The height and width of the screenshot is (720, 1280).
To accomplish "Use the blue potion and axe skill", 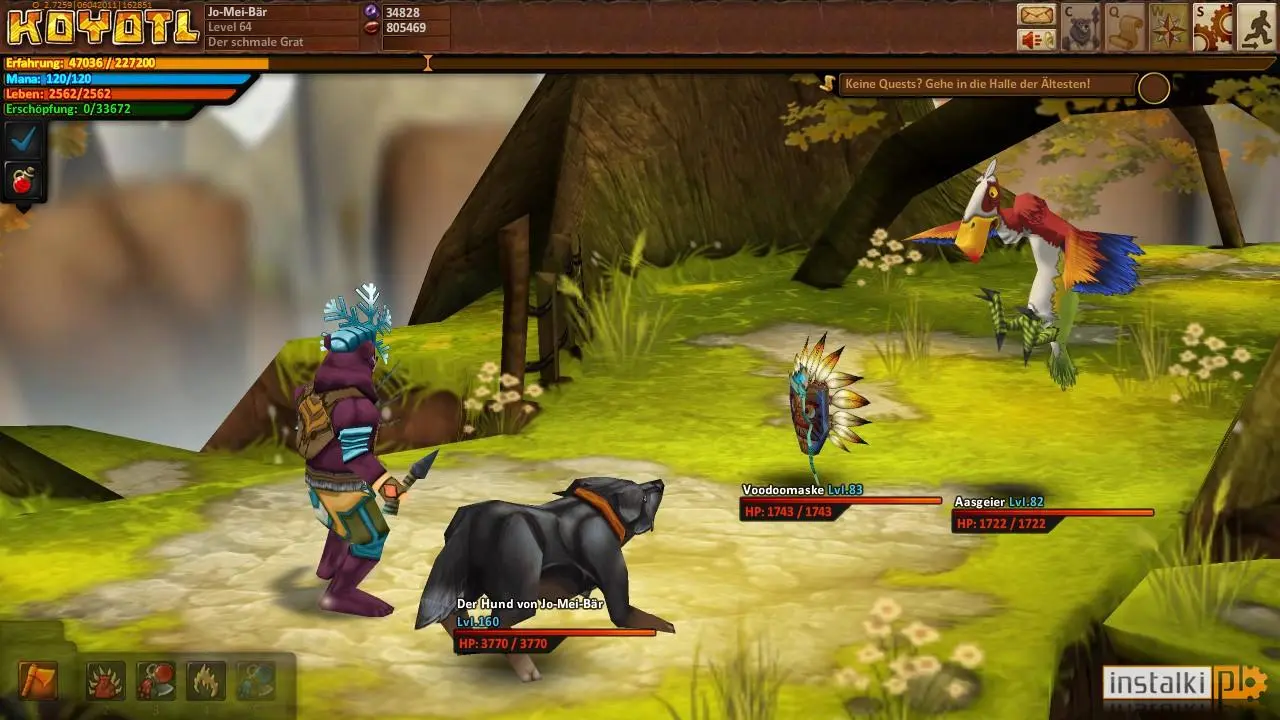I will [x=256, y=681].
